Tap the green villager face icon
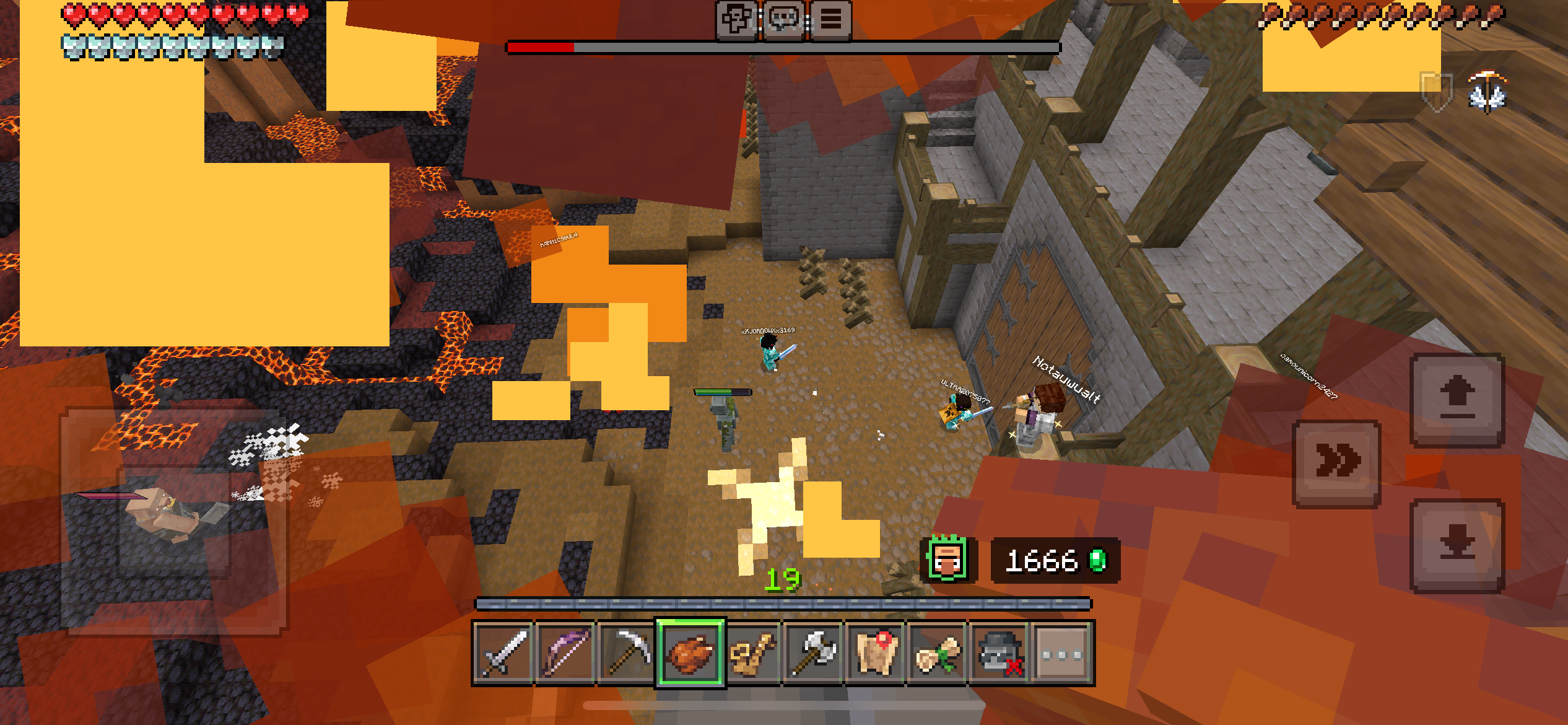Viewport: 1568px width, 725px height. click(x=947, y=560)
